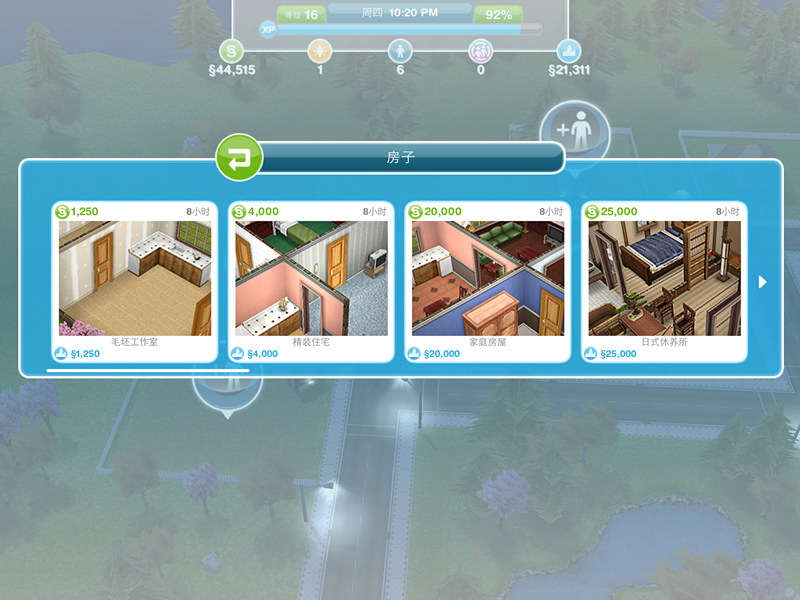Click the green back arrow button

tap(239, 158)
